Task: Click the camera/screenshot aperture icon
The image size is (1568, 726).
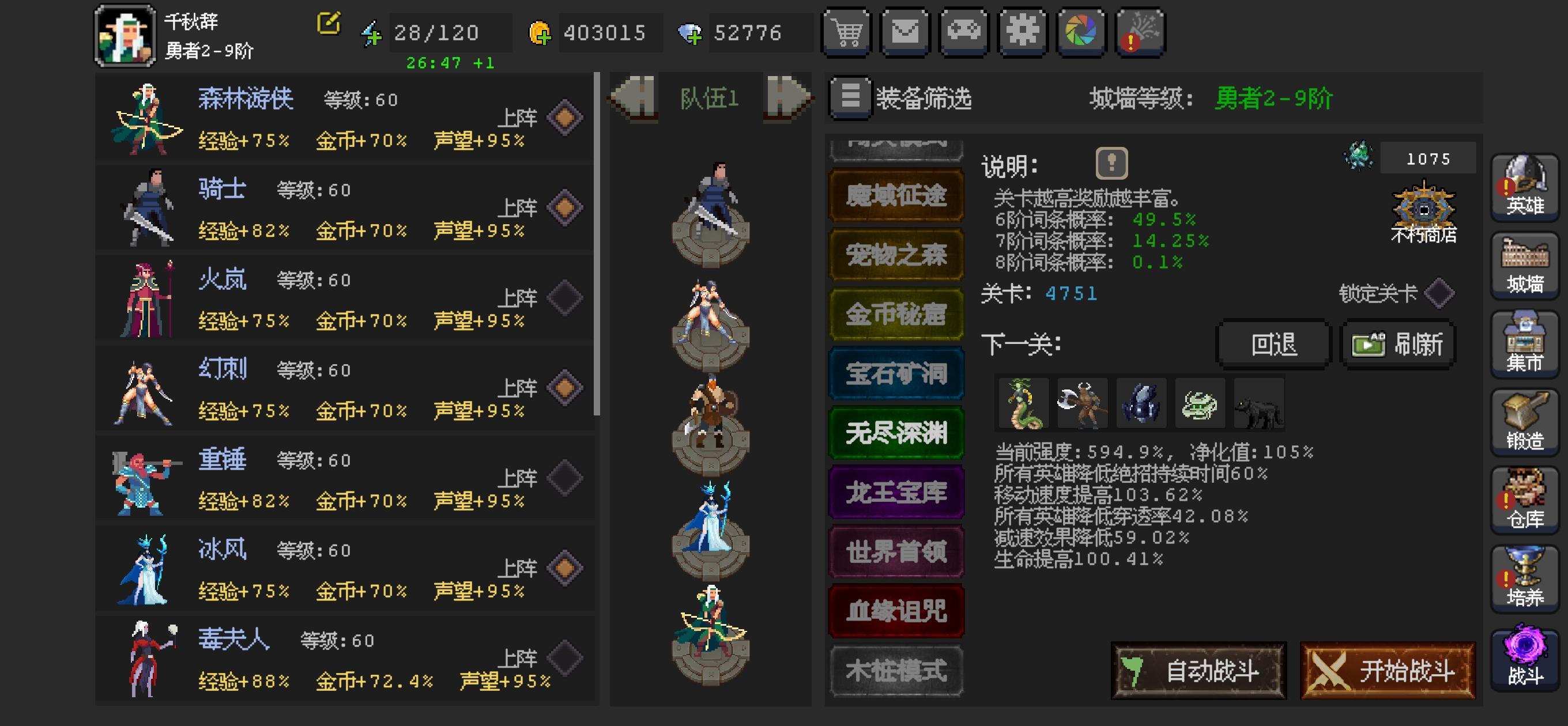Action: [1082, 32]
